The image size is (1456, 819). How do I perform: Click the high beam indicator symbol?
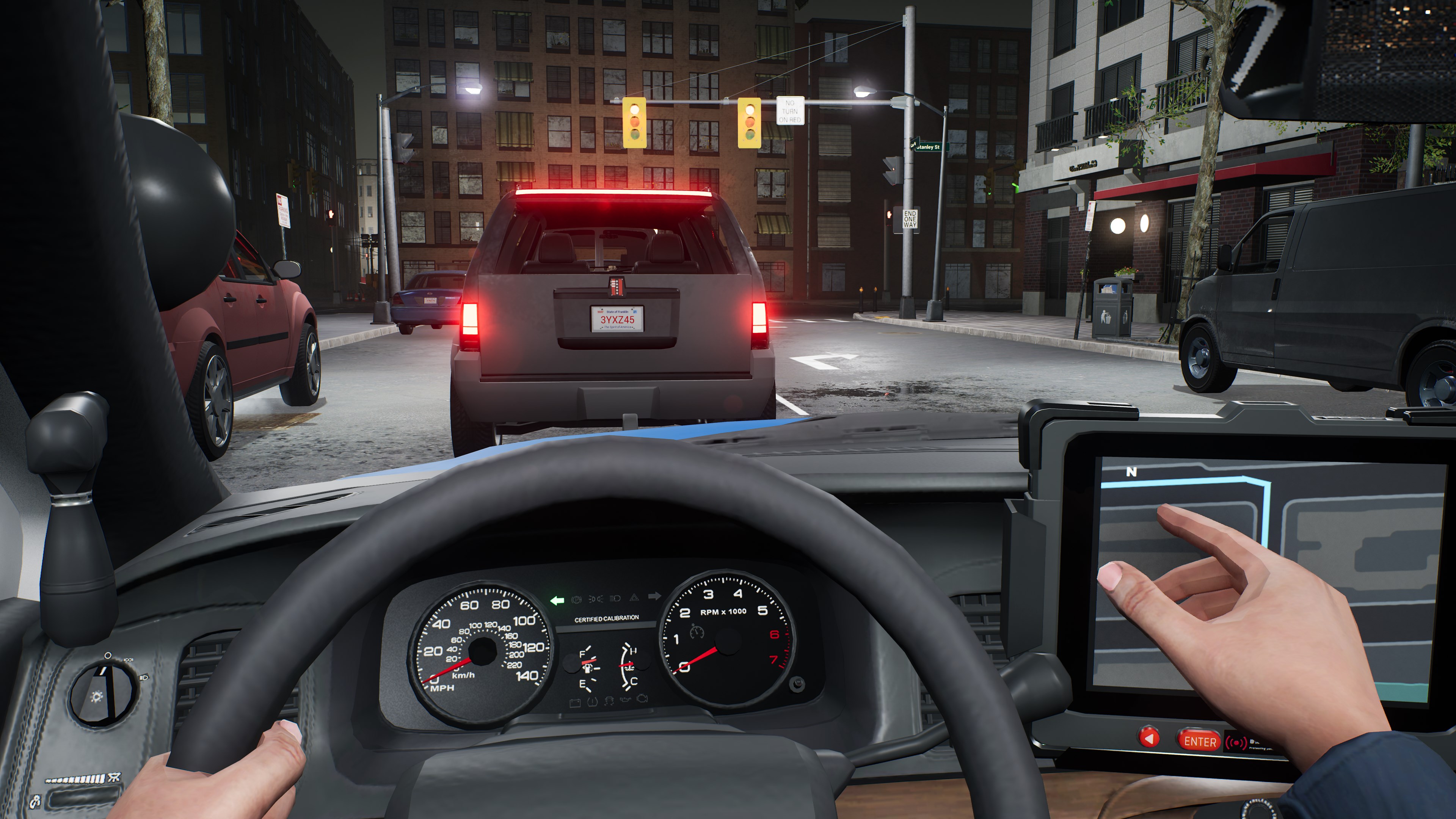614,599
